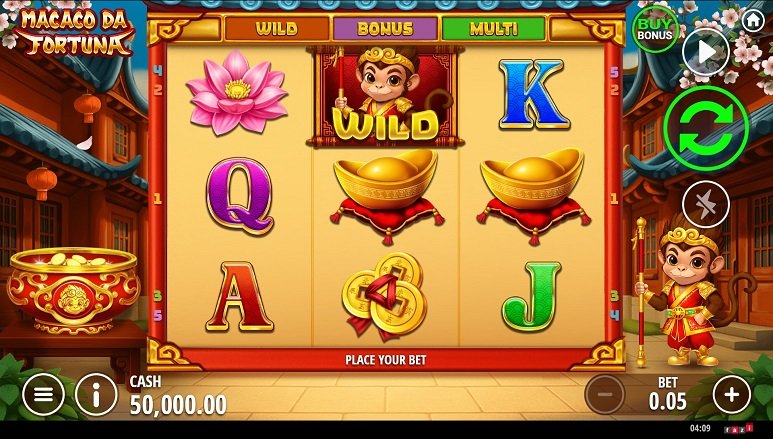Decrease the bet with the minus button
This screenshot has width=773, height=439.
[604, 395]
